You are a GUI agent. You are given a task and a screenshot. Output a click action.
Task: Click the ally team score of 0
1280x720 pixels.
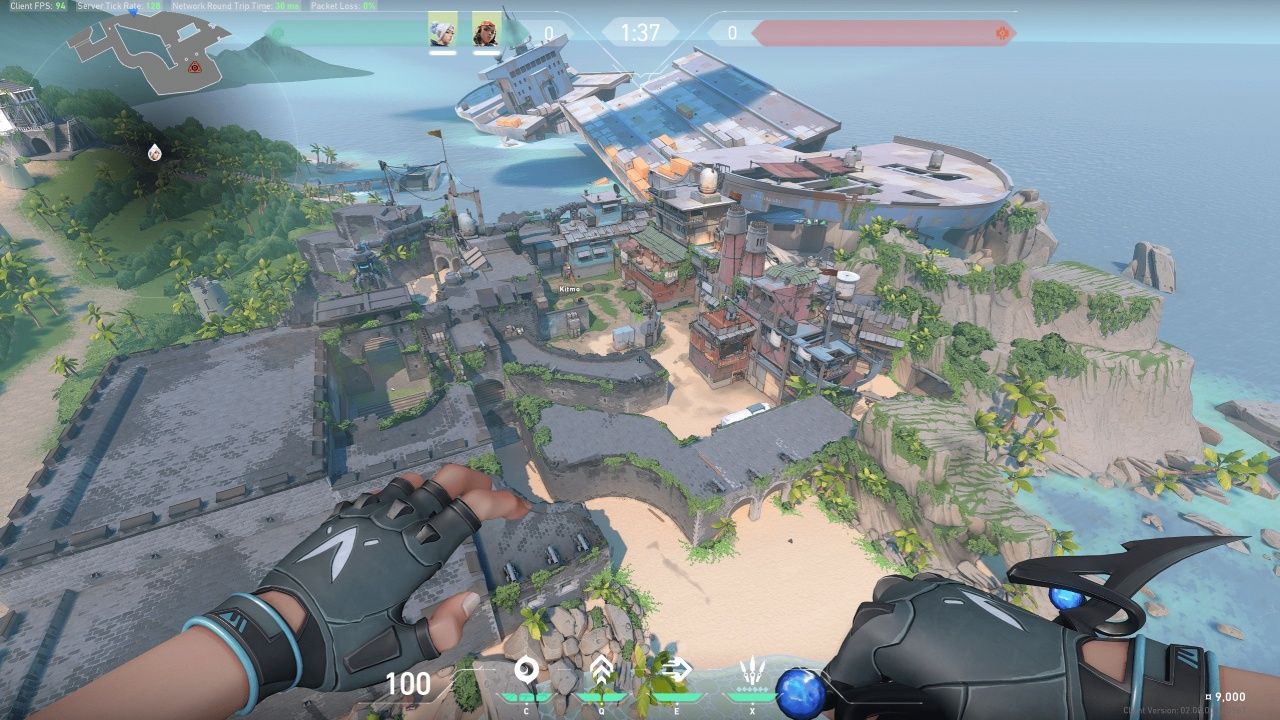click(546, 32)
